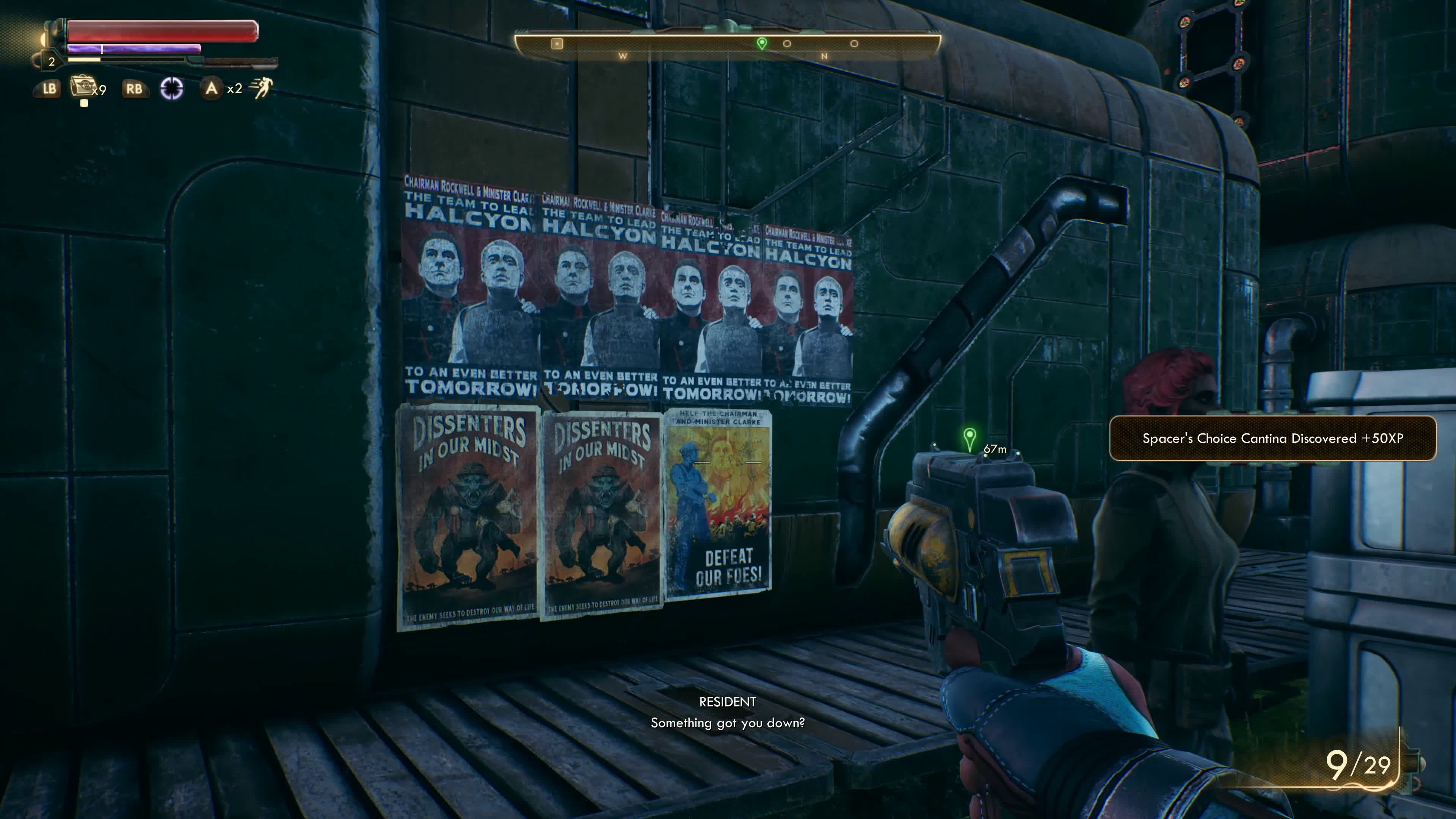The width and height of the screenshot is (1456, 819).
Task: Open the Spacer's Choice Cantina Discovered notification
Action: [x=1272, y=439]
